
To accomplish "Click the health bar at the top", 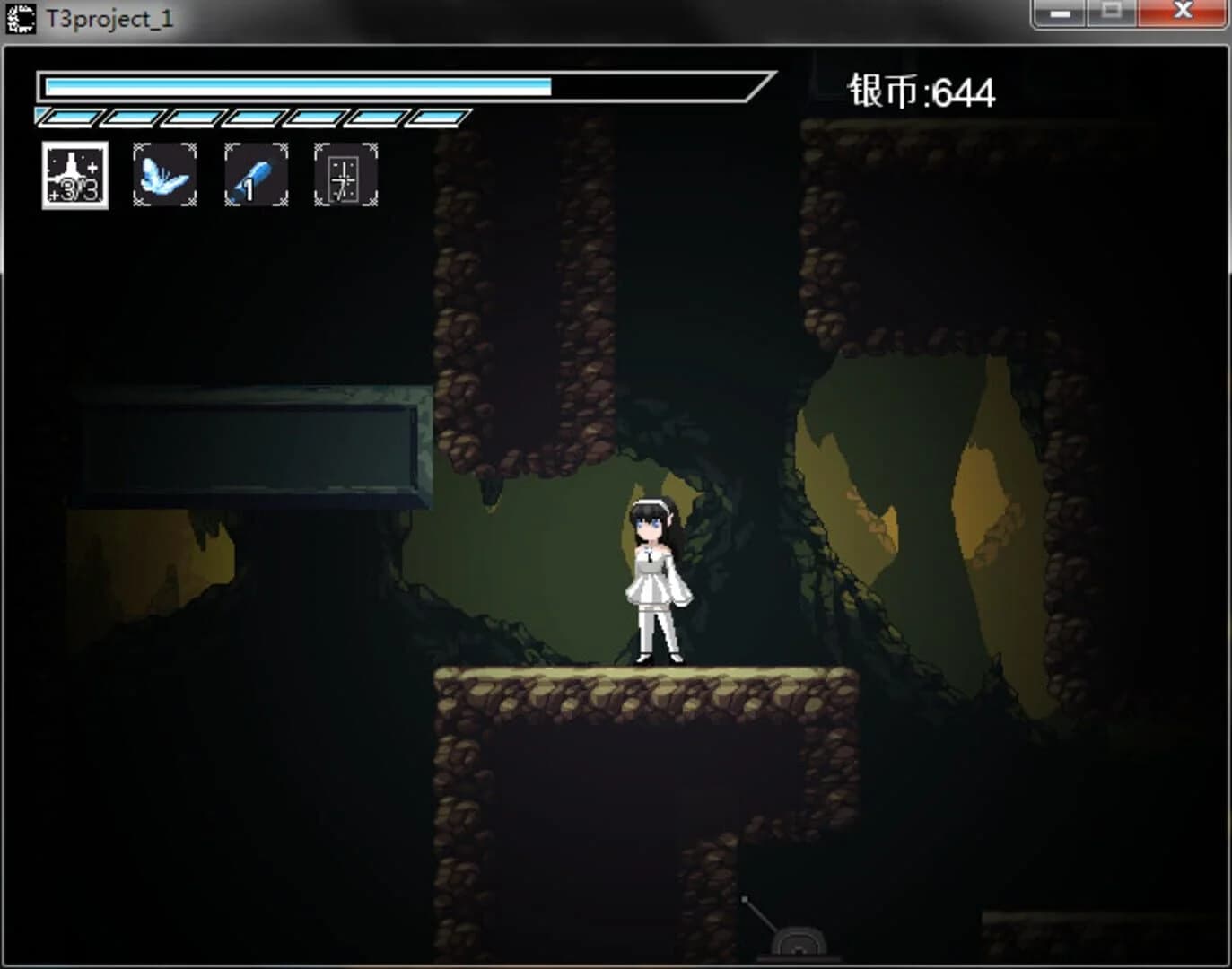I will tap(296, 87).
